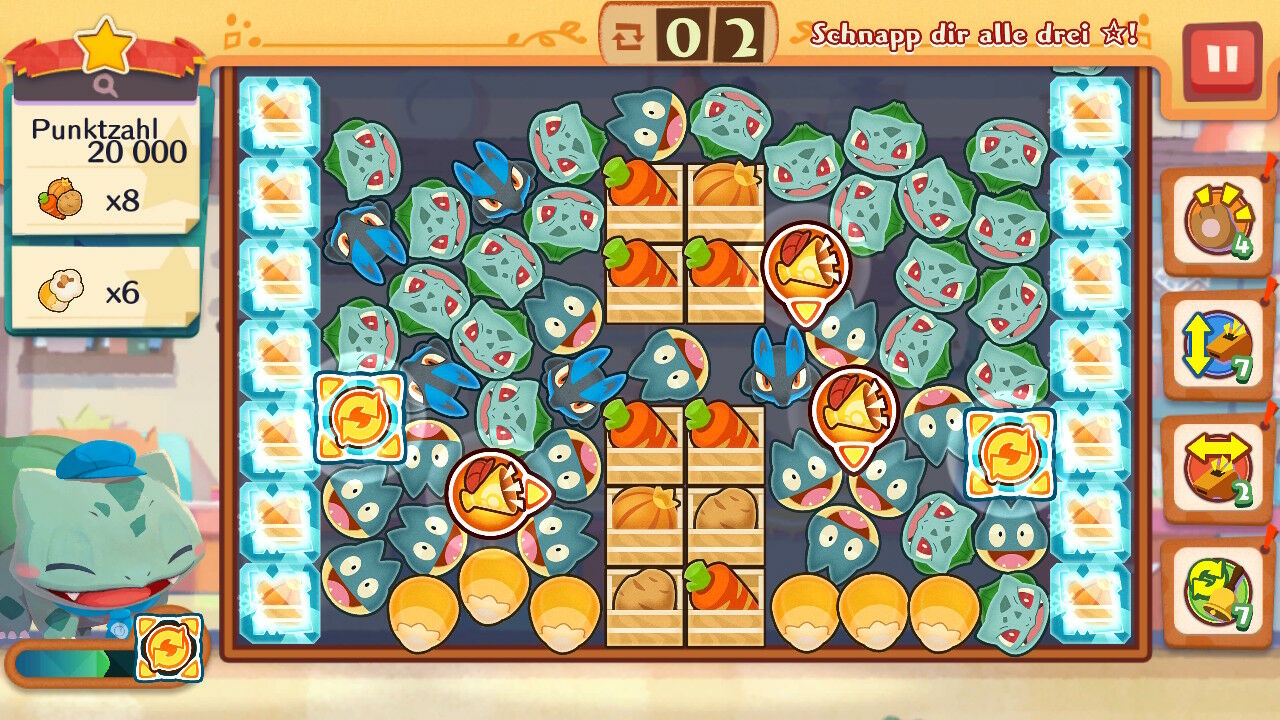This screenshot has width=1280, height=720.
Task: Open the star goal details magnifier
Action: point(106,87)
